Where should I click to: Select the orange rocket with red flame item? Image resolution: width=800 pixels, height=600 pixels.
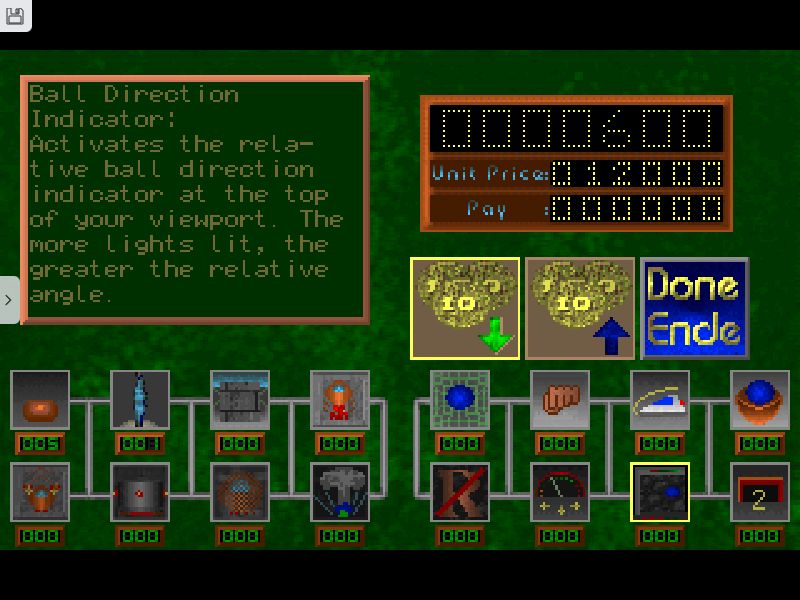point(340,400)
